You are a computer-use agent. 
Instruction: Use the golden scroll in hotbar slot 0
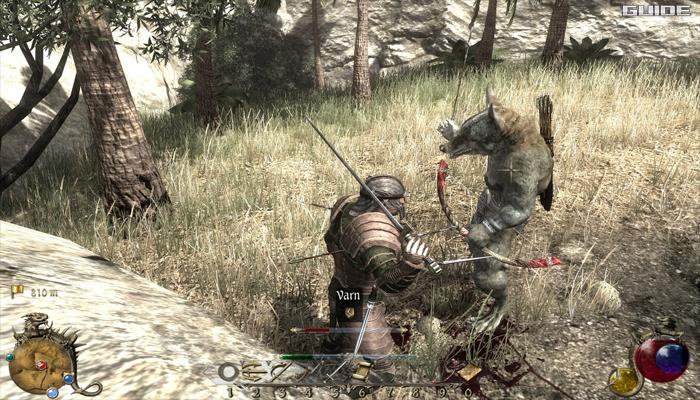469,372
